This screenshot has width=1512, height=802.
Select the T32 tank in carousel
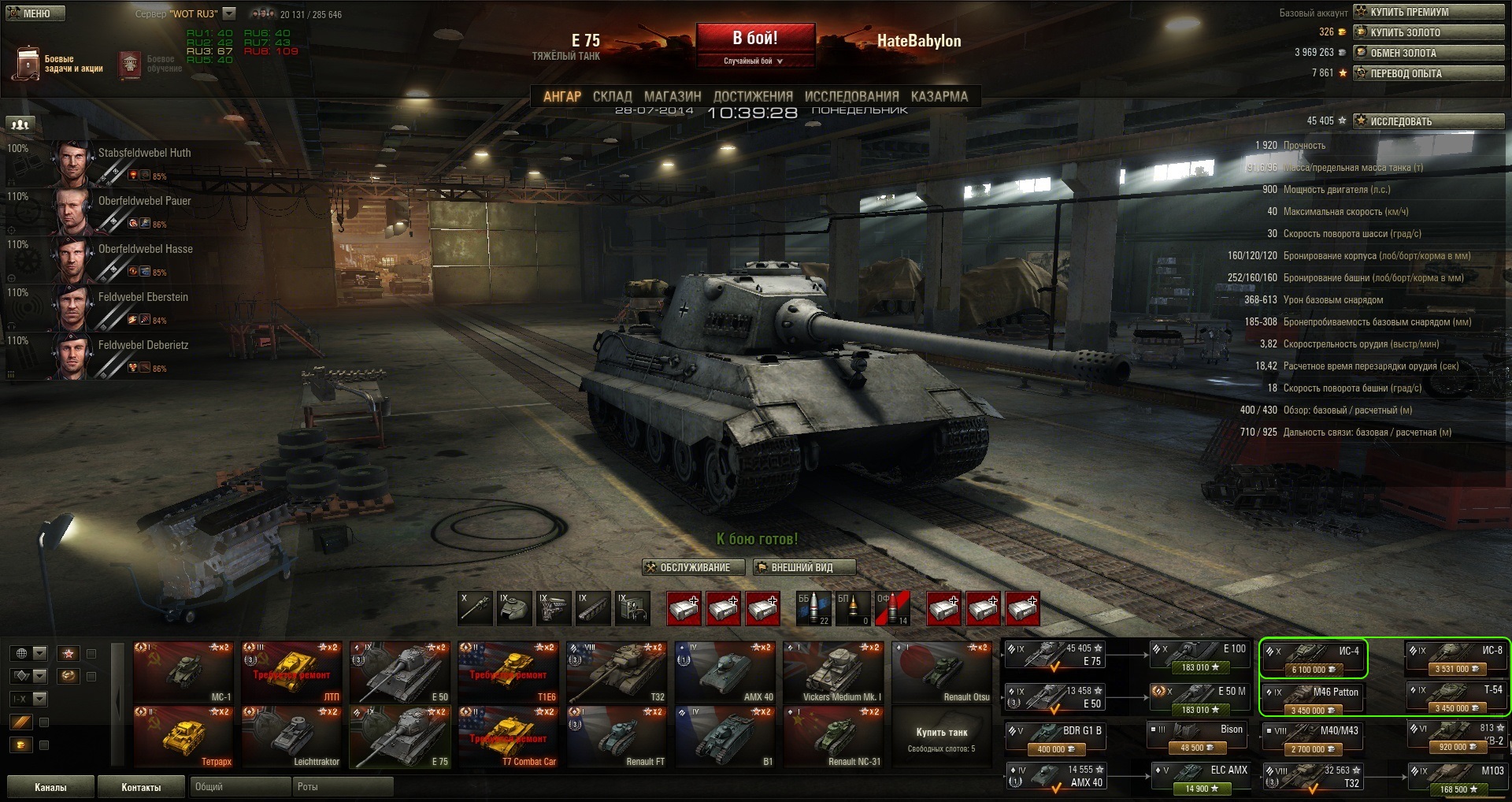[x=617, y=671]
